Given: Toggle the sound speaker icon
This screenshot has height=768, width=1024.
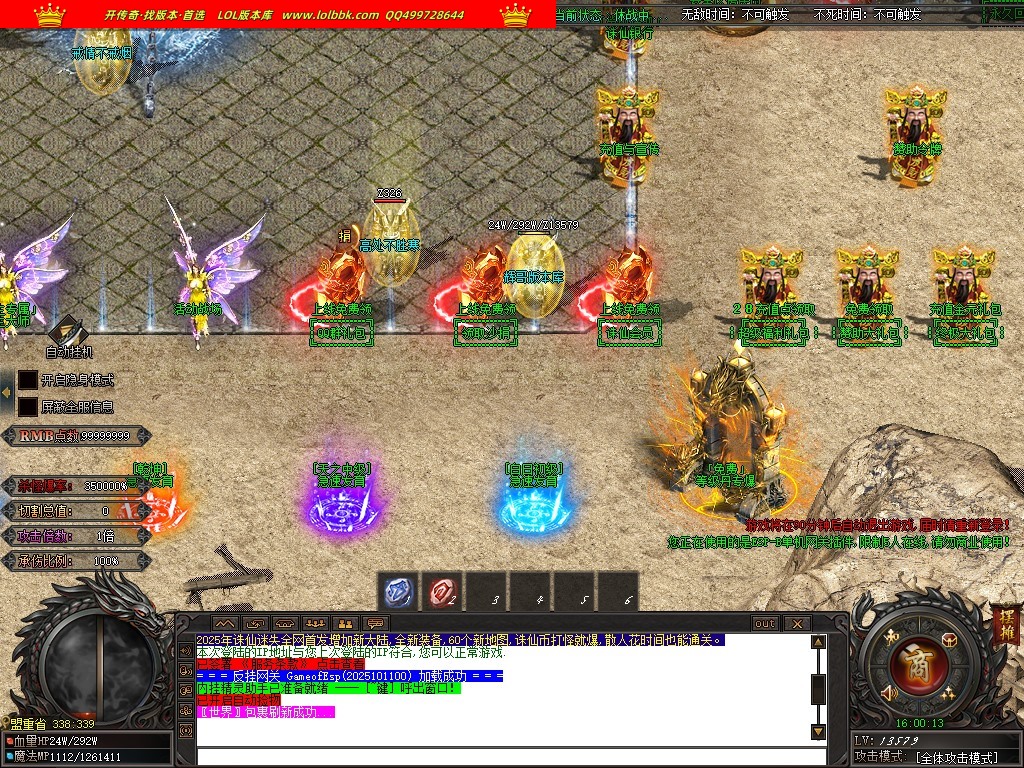Looking at the screenshot, I should [888, 693].
